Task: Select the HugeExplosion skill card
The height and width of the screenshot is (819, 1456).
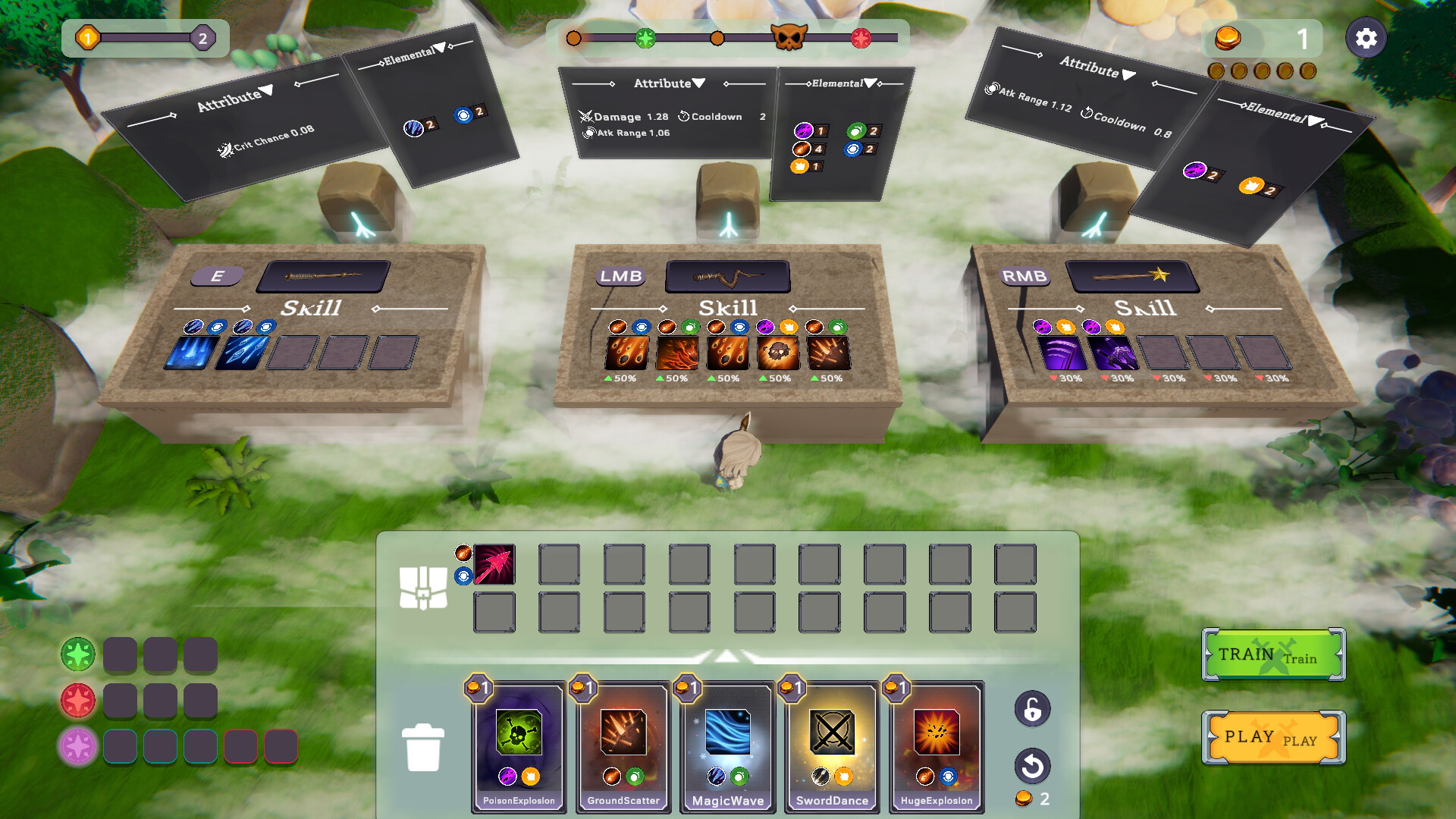Action: [936, 747]
